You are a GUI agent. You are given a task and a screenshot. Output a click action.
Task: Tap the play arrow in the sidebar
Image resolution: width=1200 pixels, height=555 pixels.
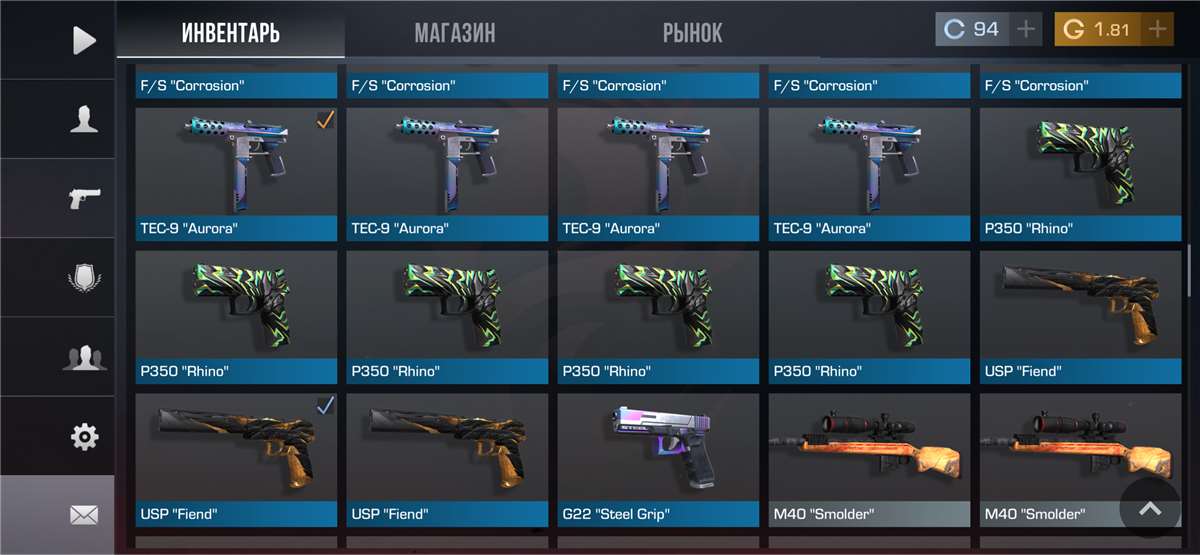[84, 40]
